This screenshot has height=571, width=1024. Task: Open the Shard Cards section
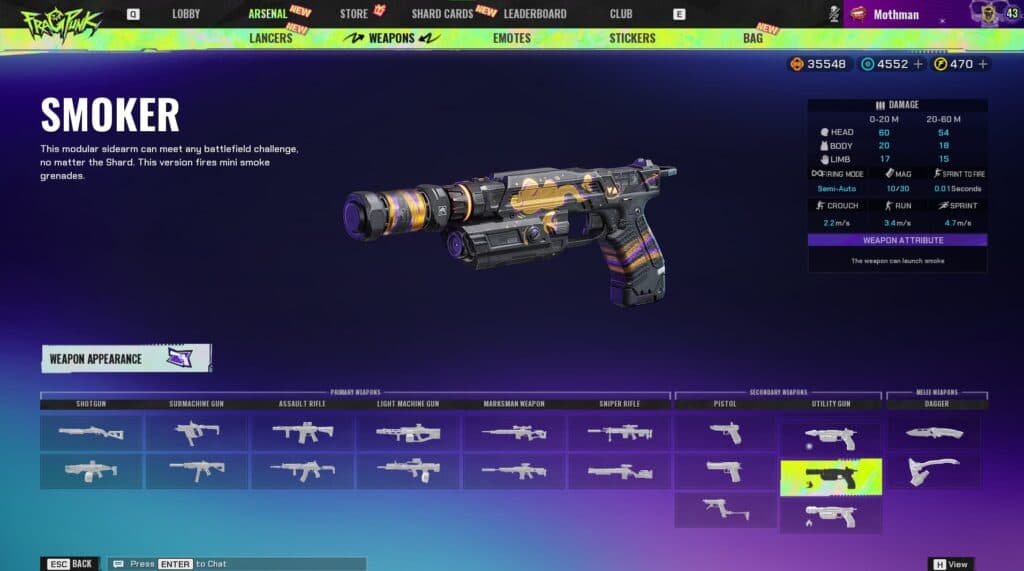(x=441, y=14)
